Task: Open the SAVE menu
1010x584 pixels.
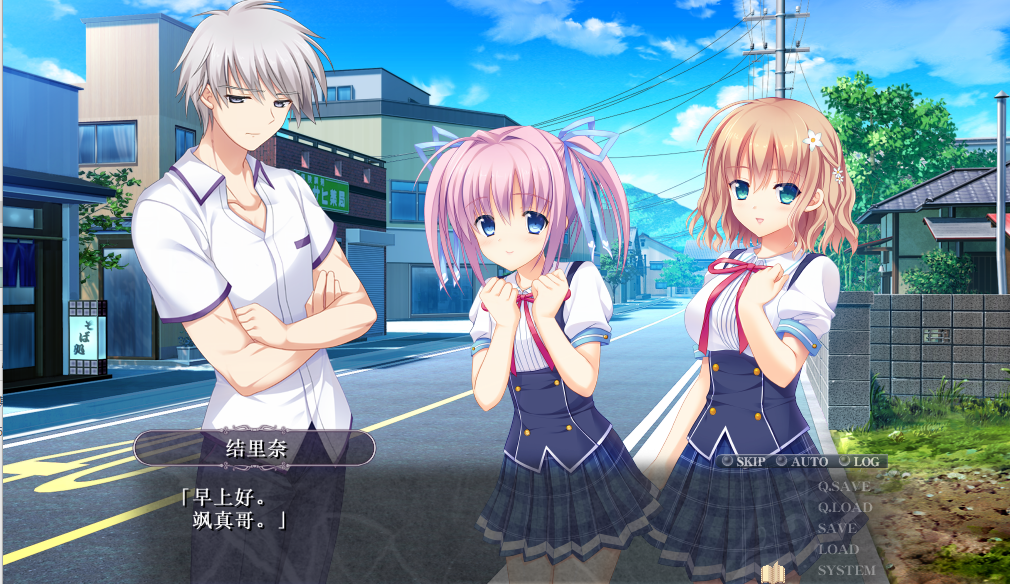Action: 837,528
